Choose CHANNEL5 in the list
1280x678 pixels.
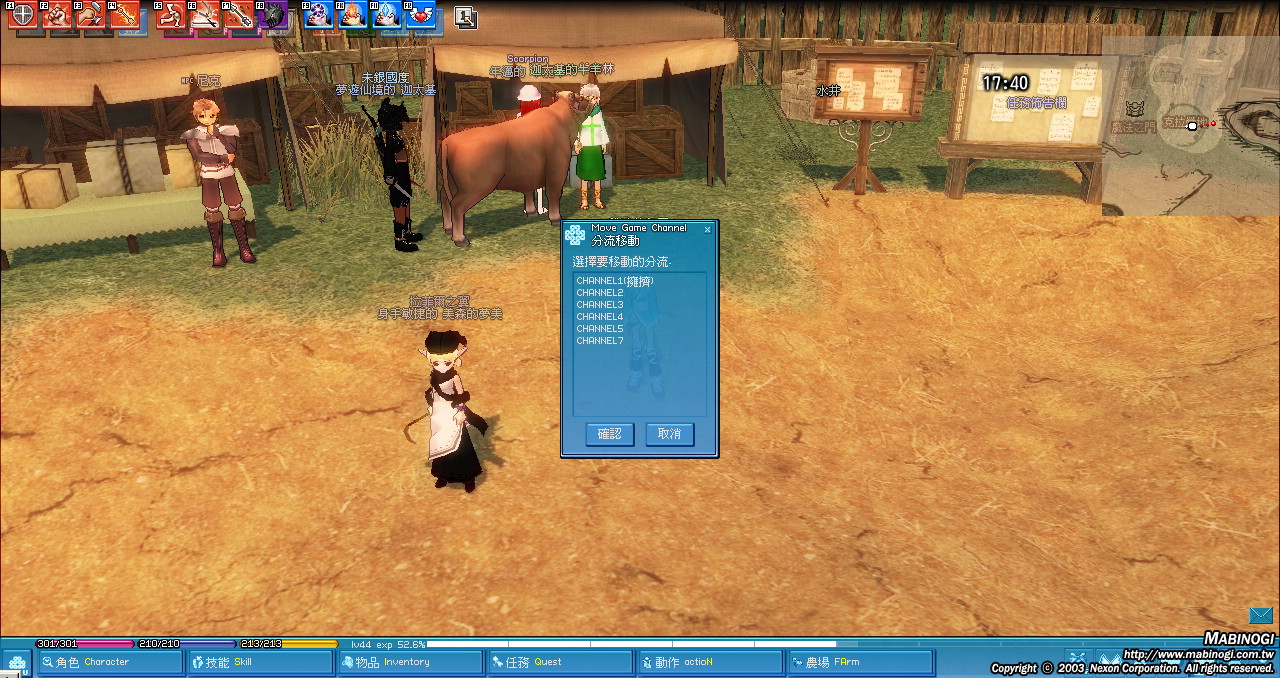600,329
